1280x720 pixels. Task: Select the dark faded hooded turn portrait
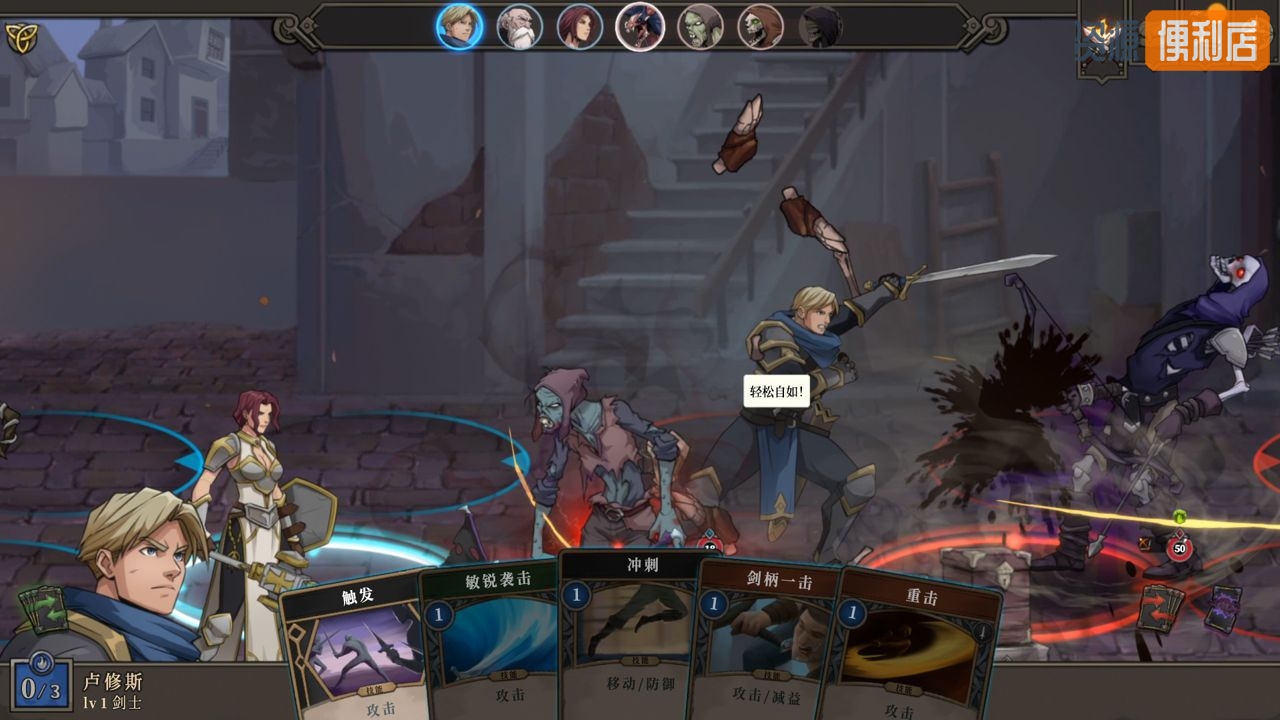(x=820, y=27)
